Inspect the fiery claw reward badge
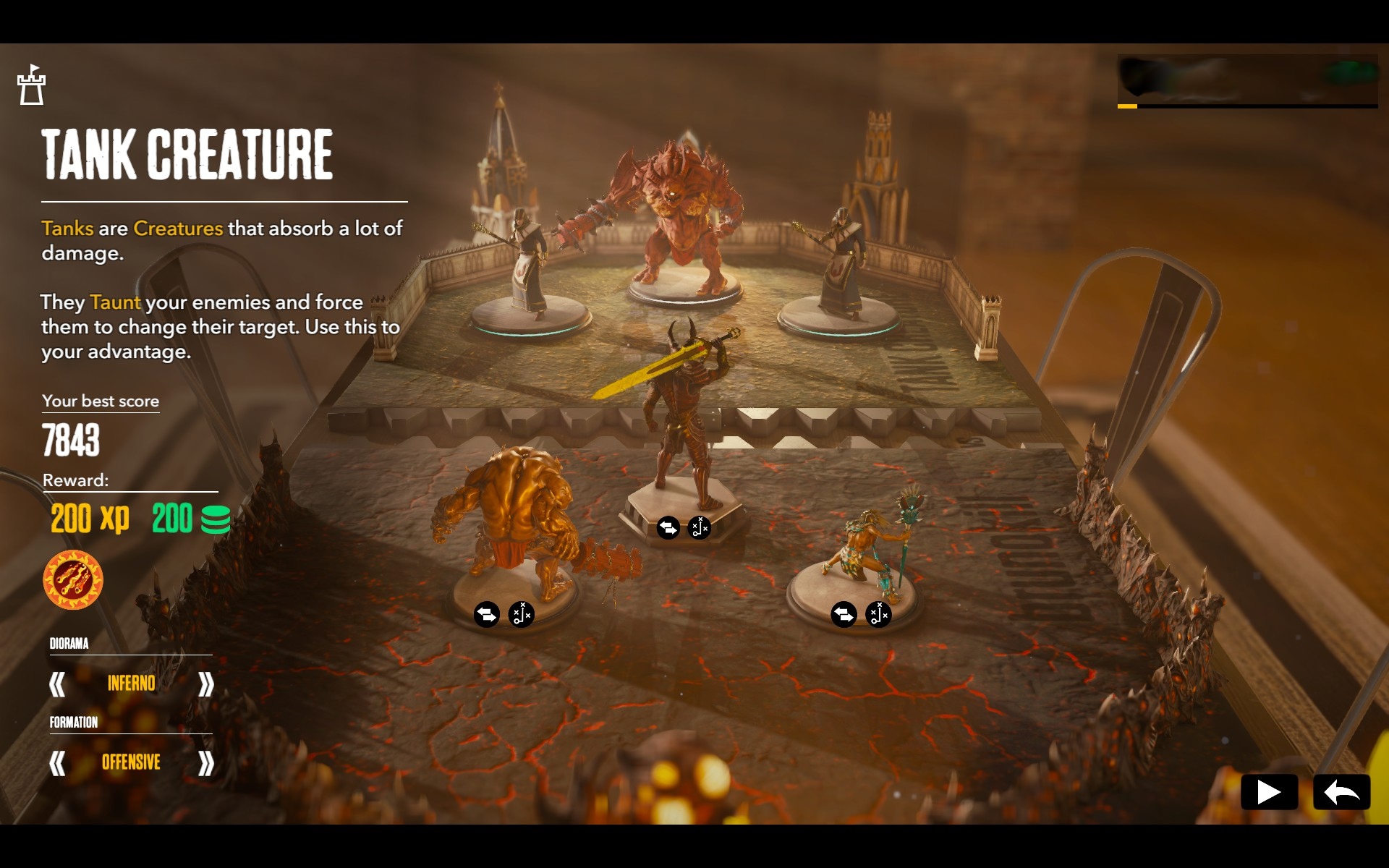Viewport: 1389px width, 868px height. (73, 580)
